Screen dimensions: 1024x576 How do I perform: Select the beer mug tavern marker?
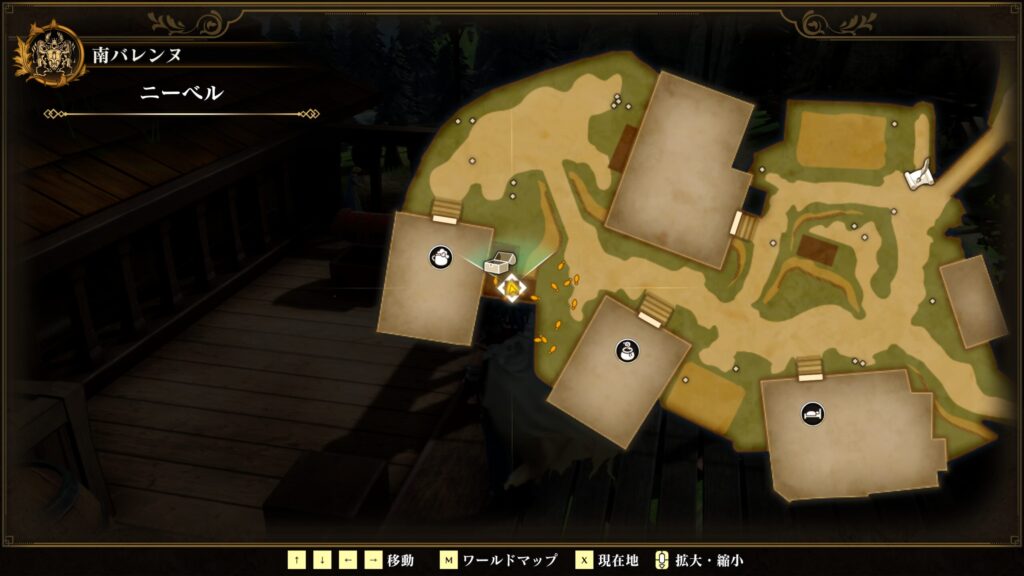click(439, 257)
